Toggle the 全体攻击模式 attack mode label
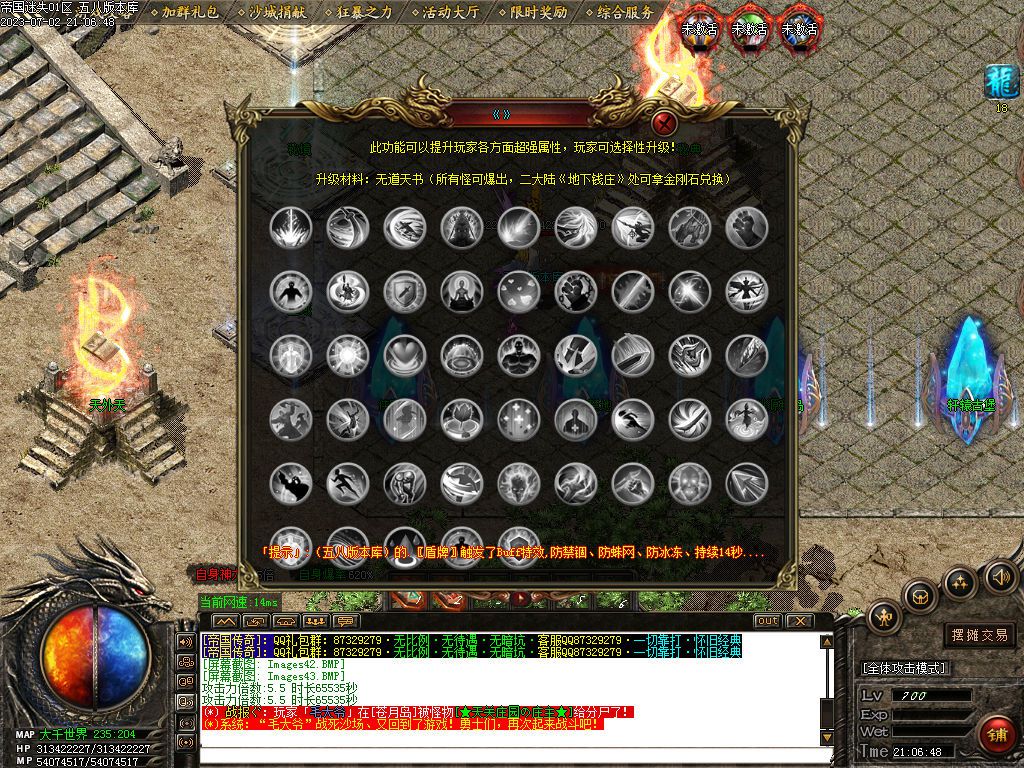1024x768 pixels. point(905,667)
